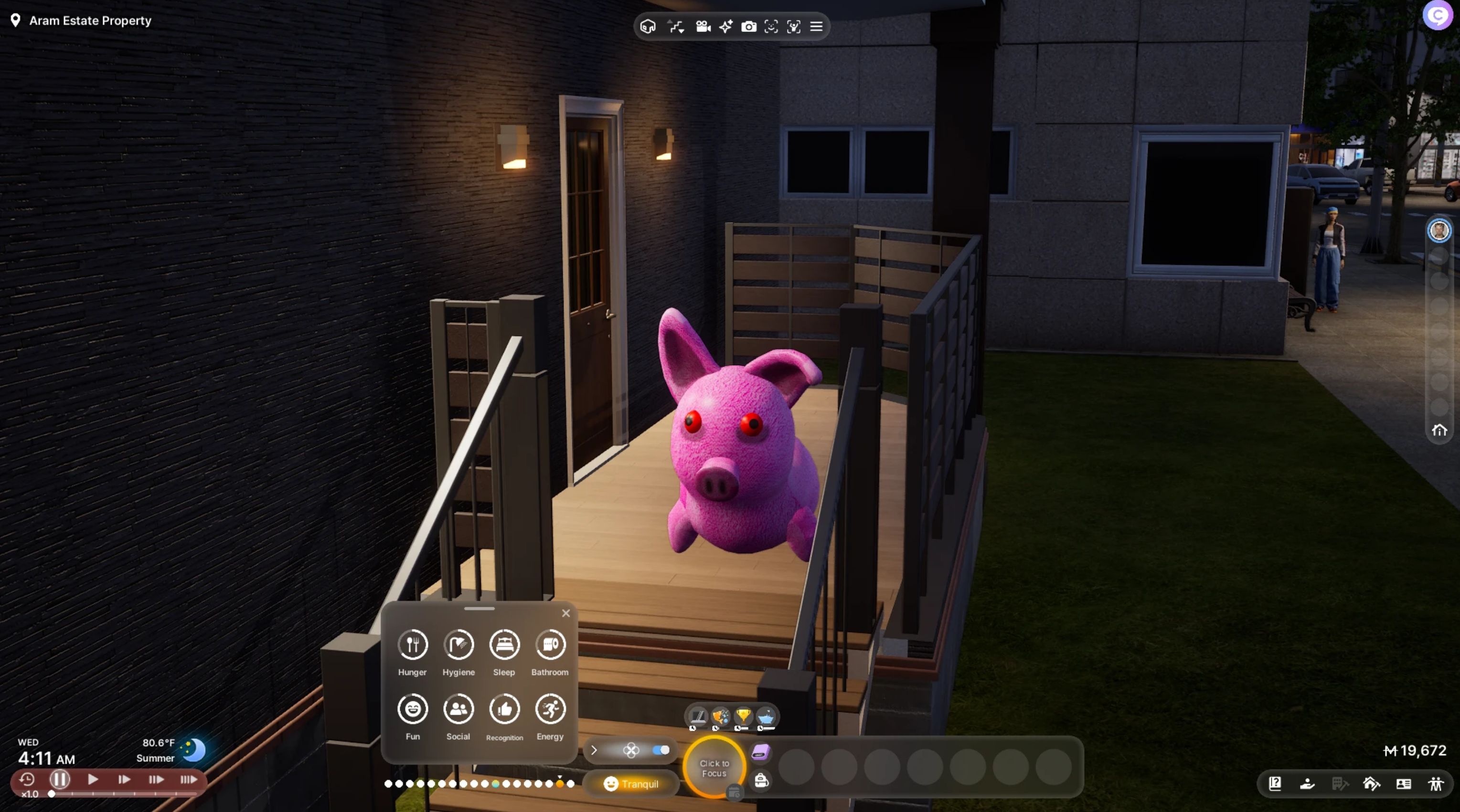Open the Tranquil mood status
1460x812 pixels.
point(631,784)
